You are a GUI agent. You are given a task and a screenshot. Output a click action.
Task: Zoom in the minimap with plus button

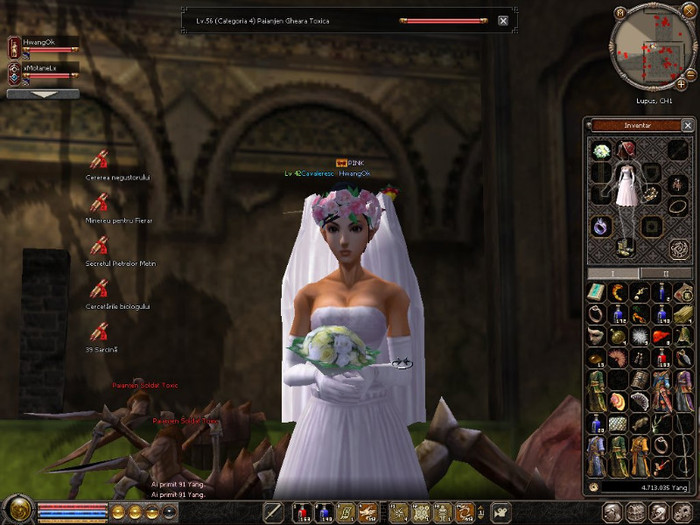681,84
